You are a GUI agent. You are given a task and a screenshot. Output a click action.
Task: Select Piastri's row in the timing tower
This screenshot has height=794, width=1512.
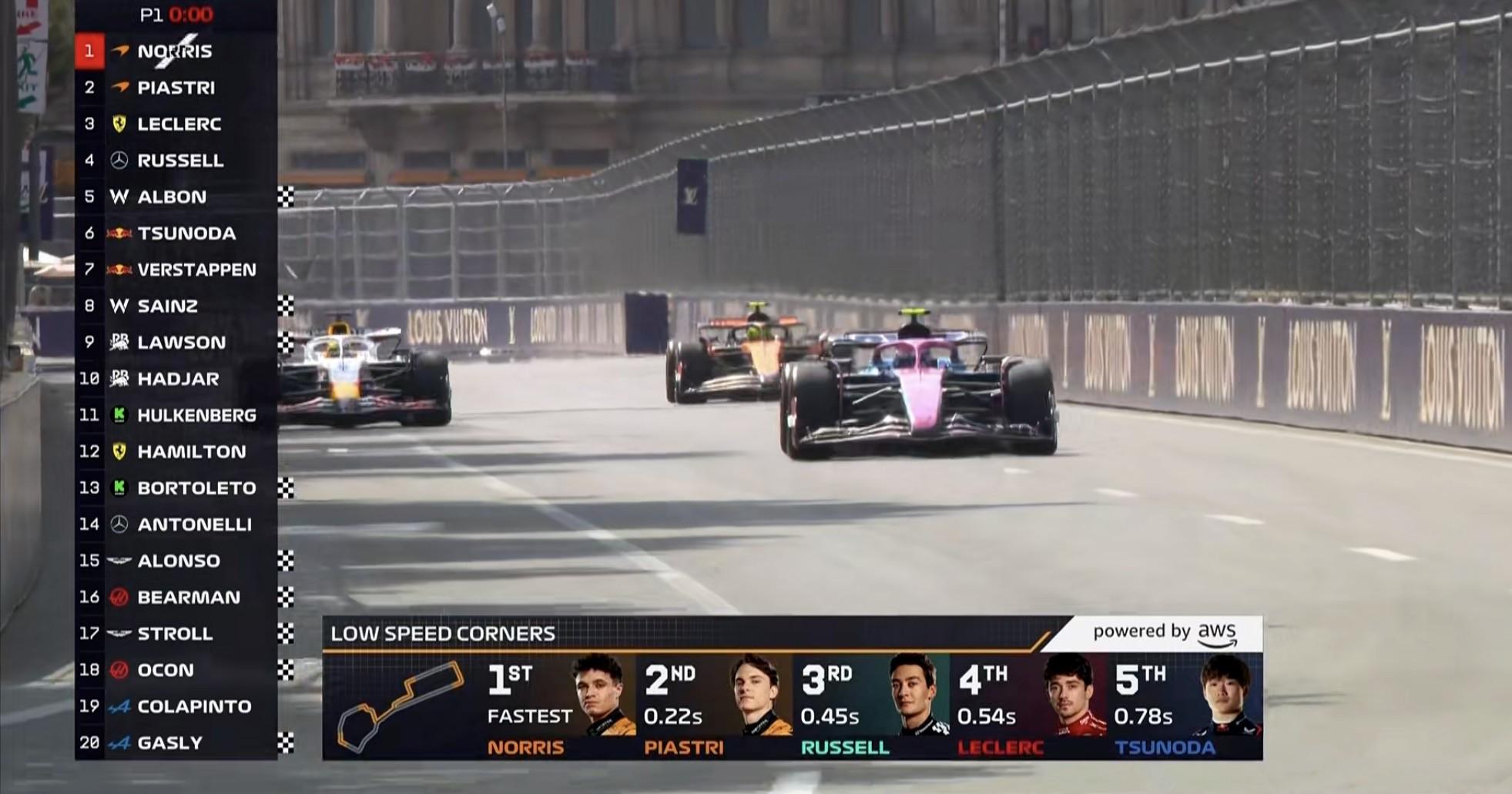pyautogui.click(x=176, y=88)
